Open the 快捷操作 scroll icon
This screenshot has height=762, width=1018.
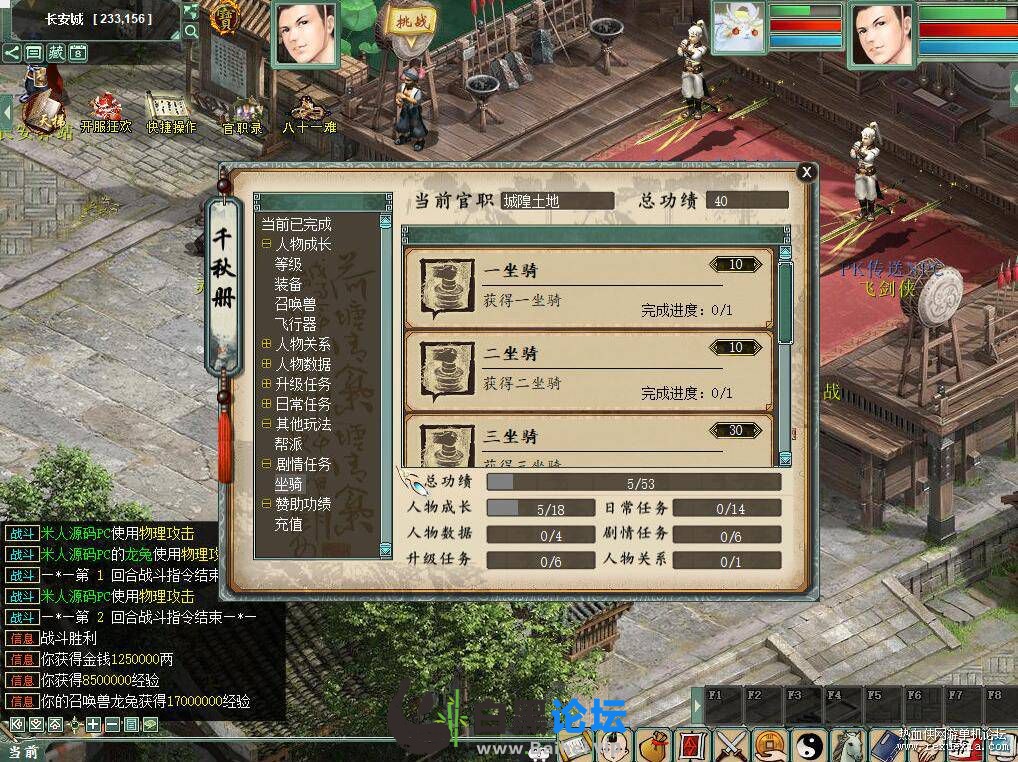tap(171, 113)
